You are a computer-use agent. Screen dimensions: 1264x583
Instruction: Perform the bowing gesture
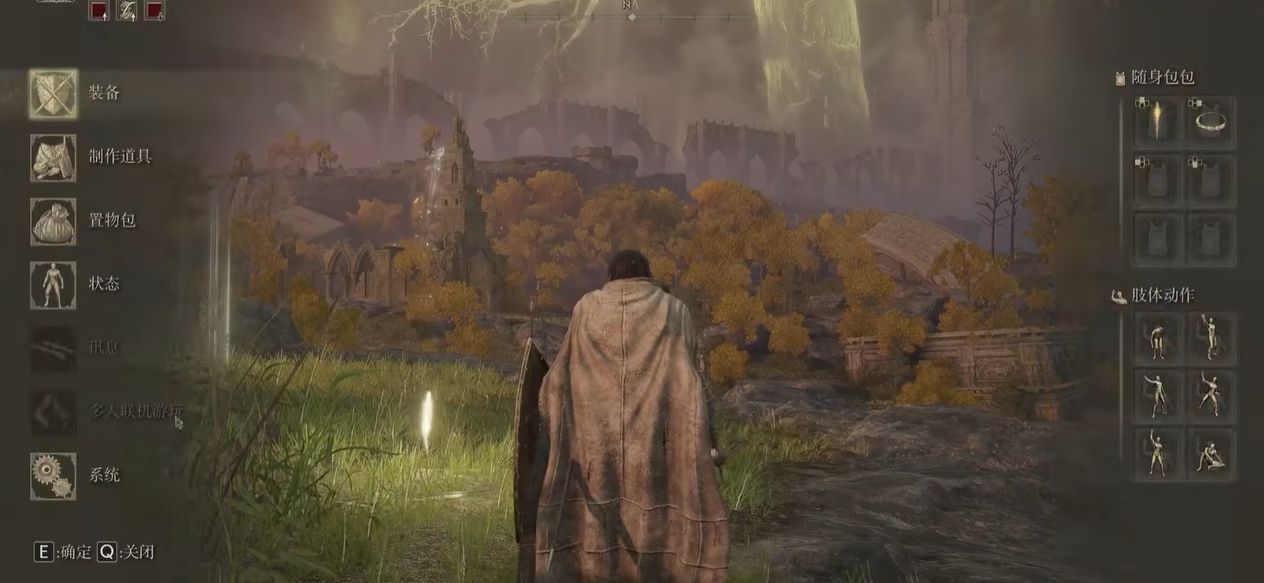1158,338
